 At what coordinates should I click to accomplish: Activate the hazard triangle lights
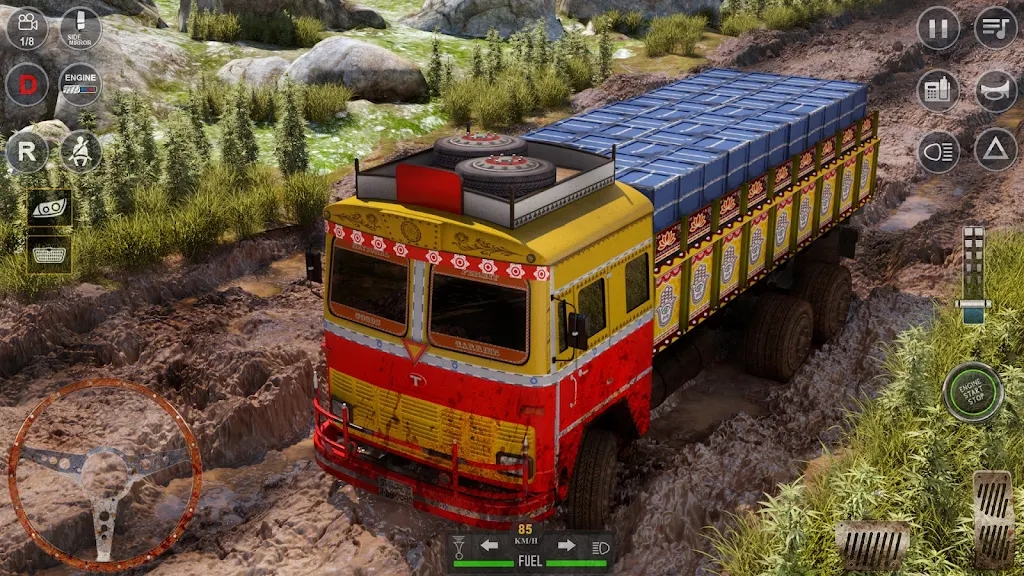coord(995,150)
